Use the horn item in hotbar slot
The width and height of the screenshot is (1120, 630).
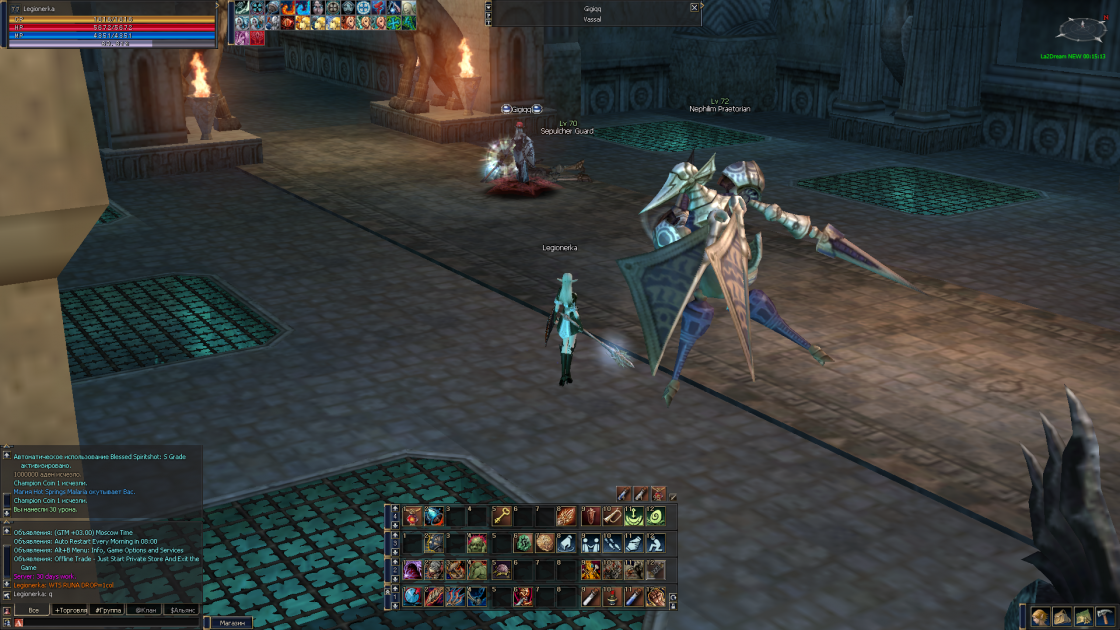point(611,516)
